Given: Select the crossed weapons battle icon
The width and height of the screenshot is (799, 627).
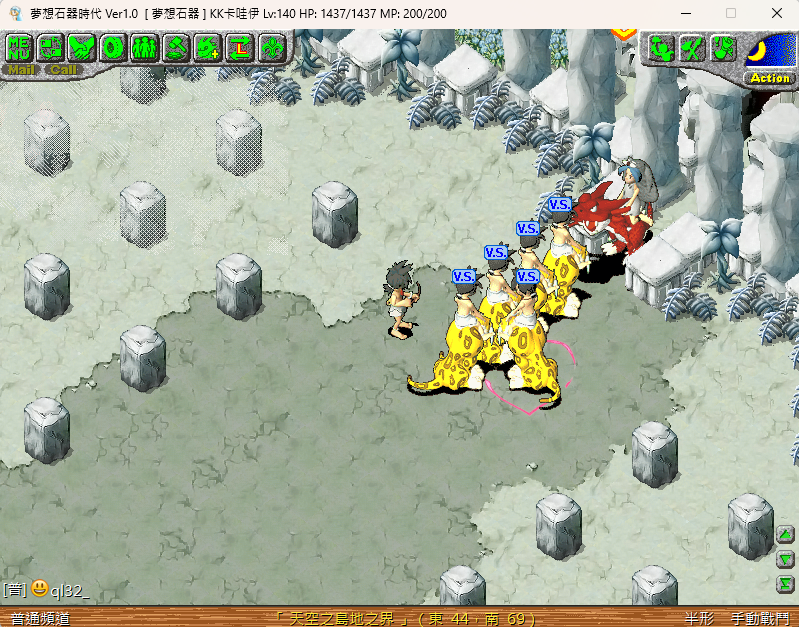Looking at the screenshot, I should coord(691,47).
